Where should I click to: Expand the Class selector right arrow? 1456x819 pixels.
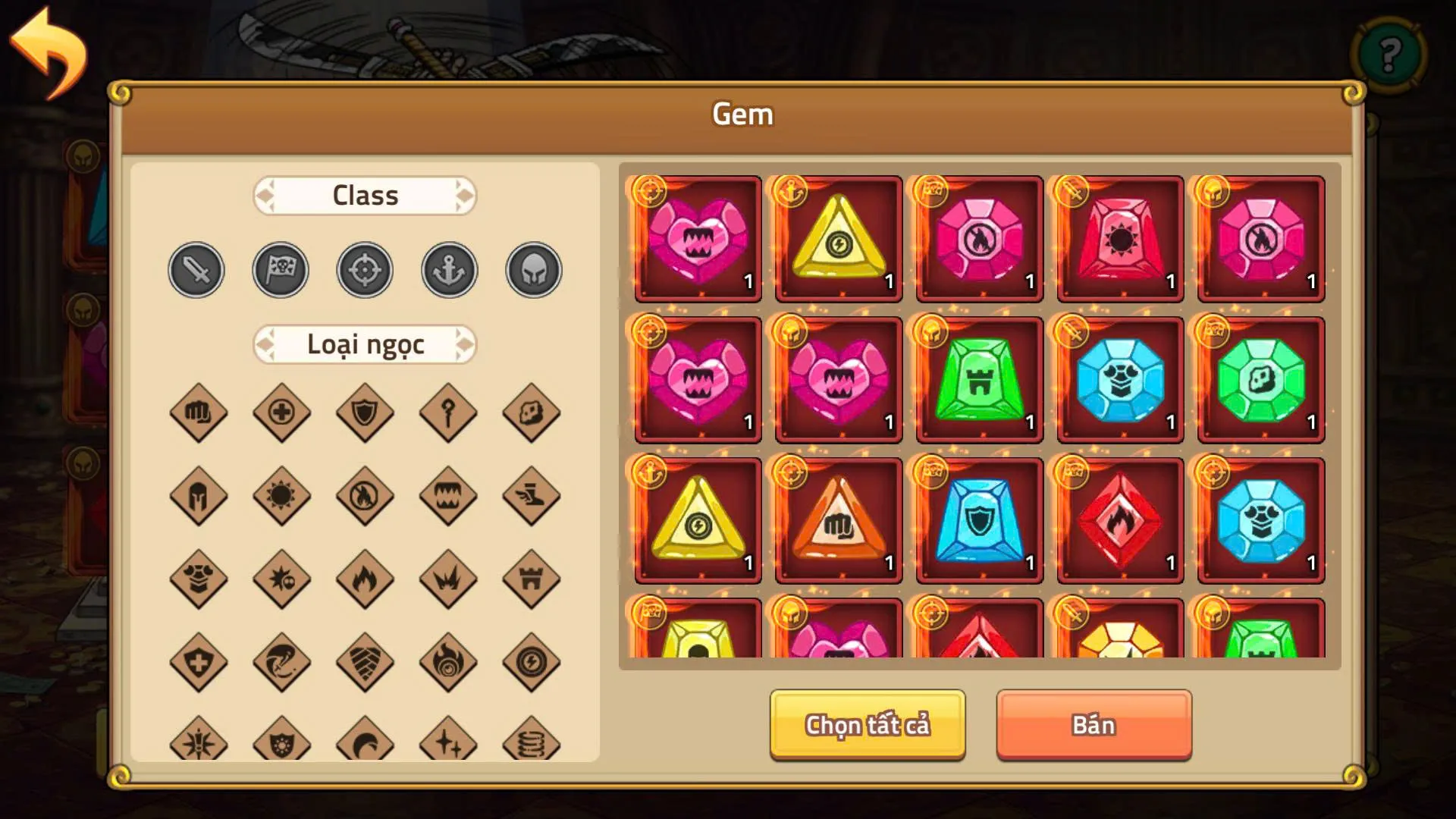point(464,196)
